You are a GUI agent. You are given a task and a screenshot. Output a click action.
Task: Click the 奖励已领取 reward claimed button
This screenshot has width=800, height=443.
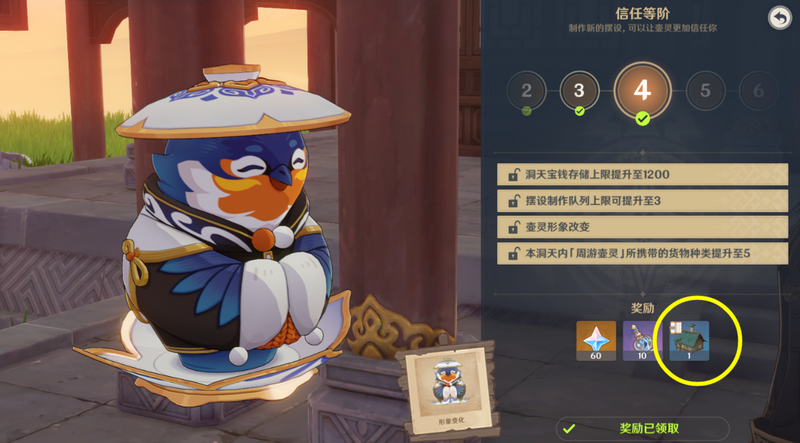click(x=642, y=428)
